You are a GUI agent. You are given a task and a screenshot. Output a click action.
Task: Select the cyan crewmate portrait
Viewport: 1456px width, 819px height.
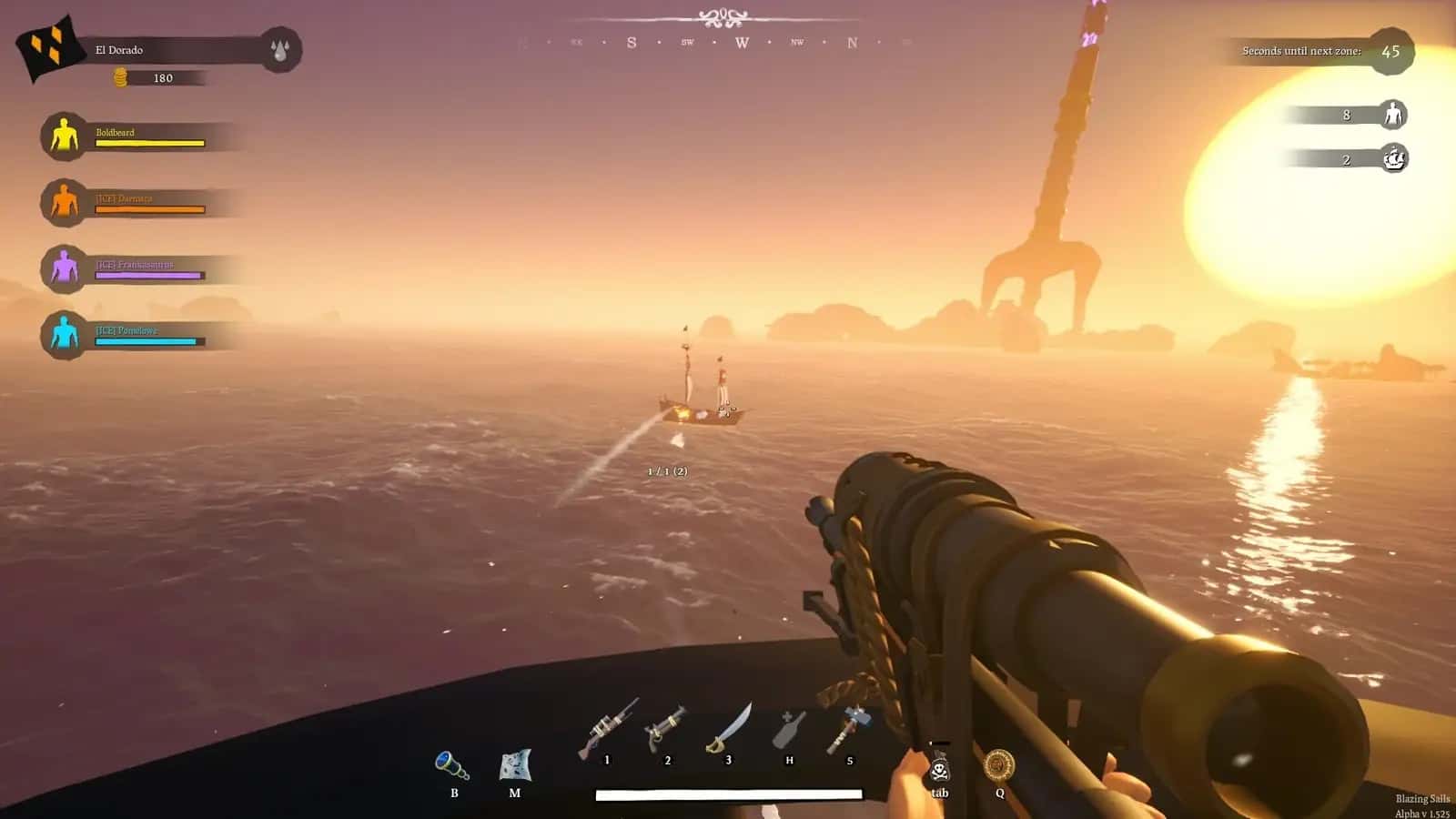[64, 334]
